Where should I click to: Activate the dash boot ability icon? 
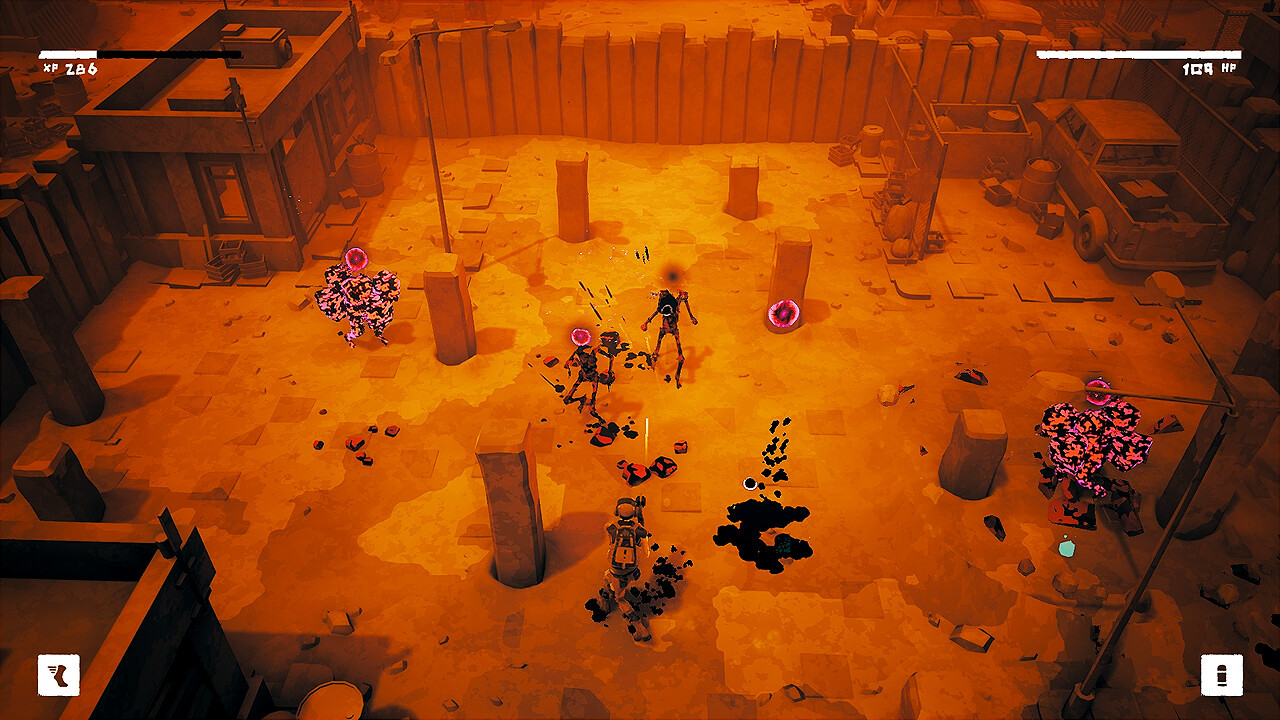point(58,675)
